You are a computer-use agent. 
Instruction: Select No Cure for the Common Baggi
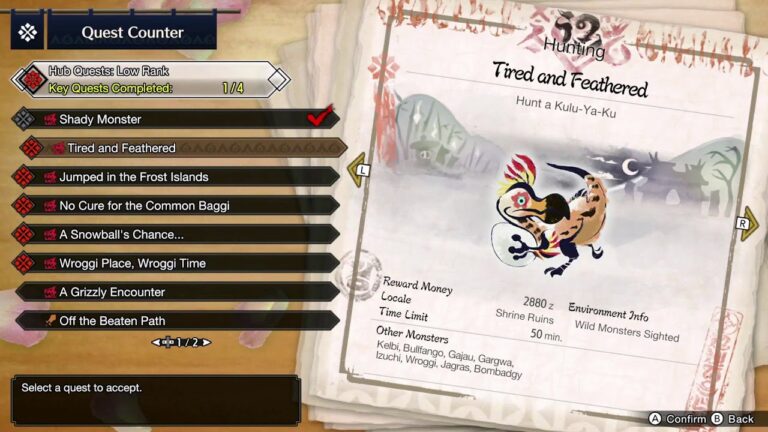point(175,206)
